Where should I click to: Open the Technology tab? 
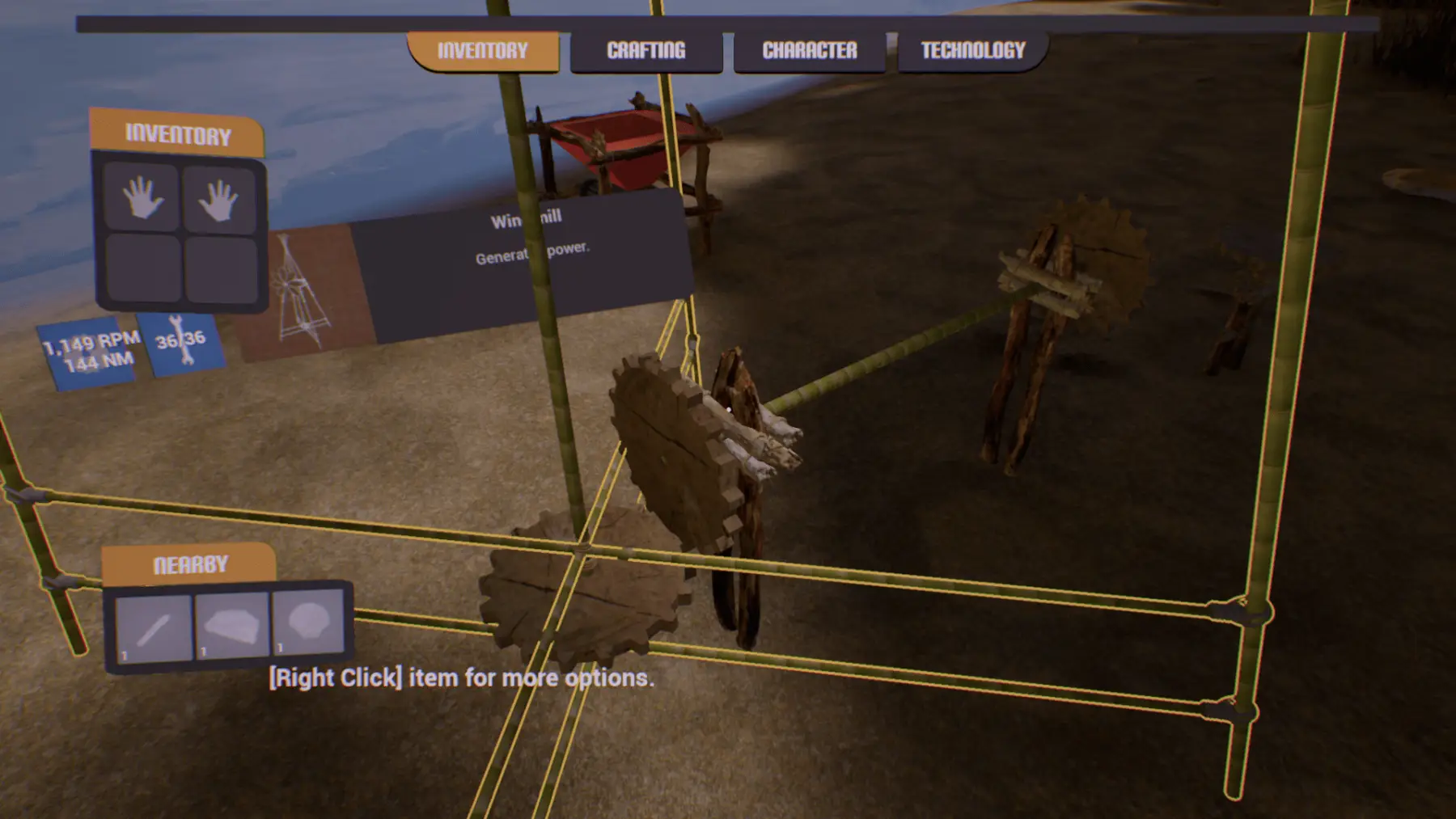(x=972, y=51)
